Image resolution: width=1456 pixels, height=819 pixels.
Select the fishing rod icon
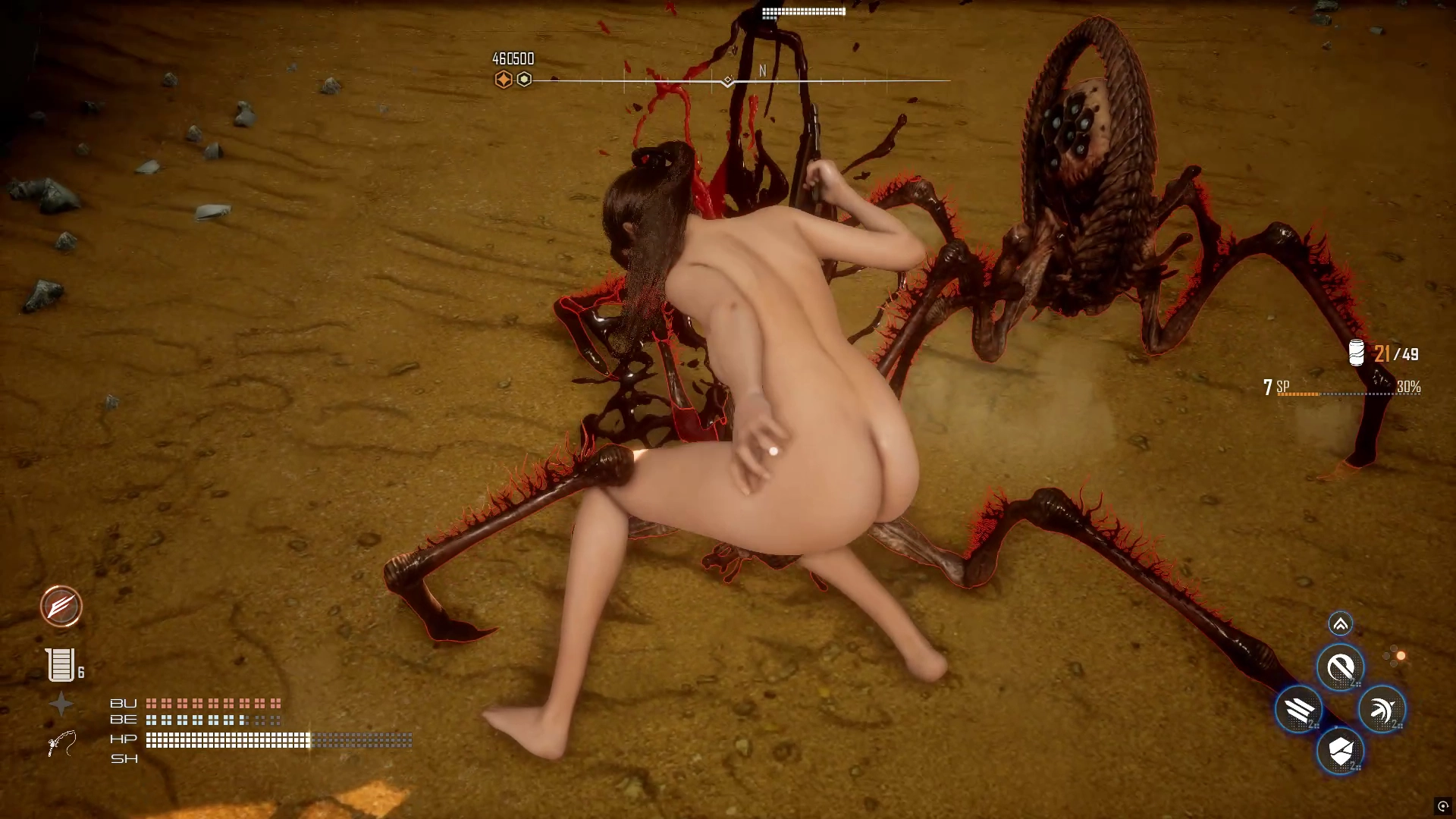pyautogui.click(x=61, y=743)
